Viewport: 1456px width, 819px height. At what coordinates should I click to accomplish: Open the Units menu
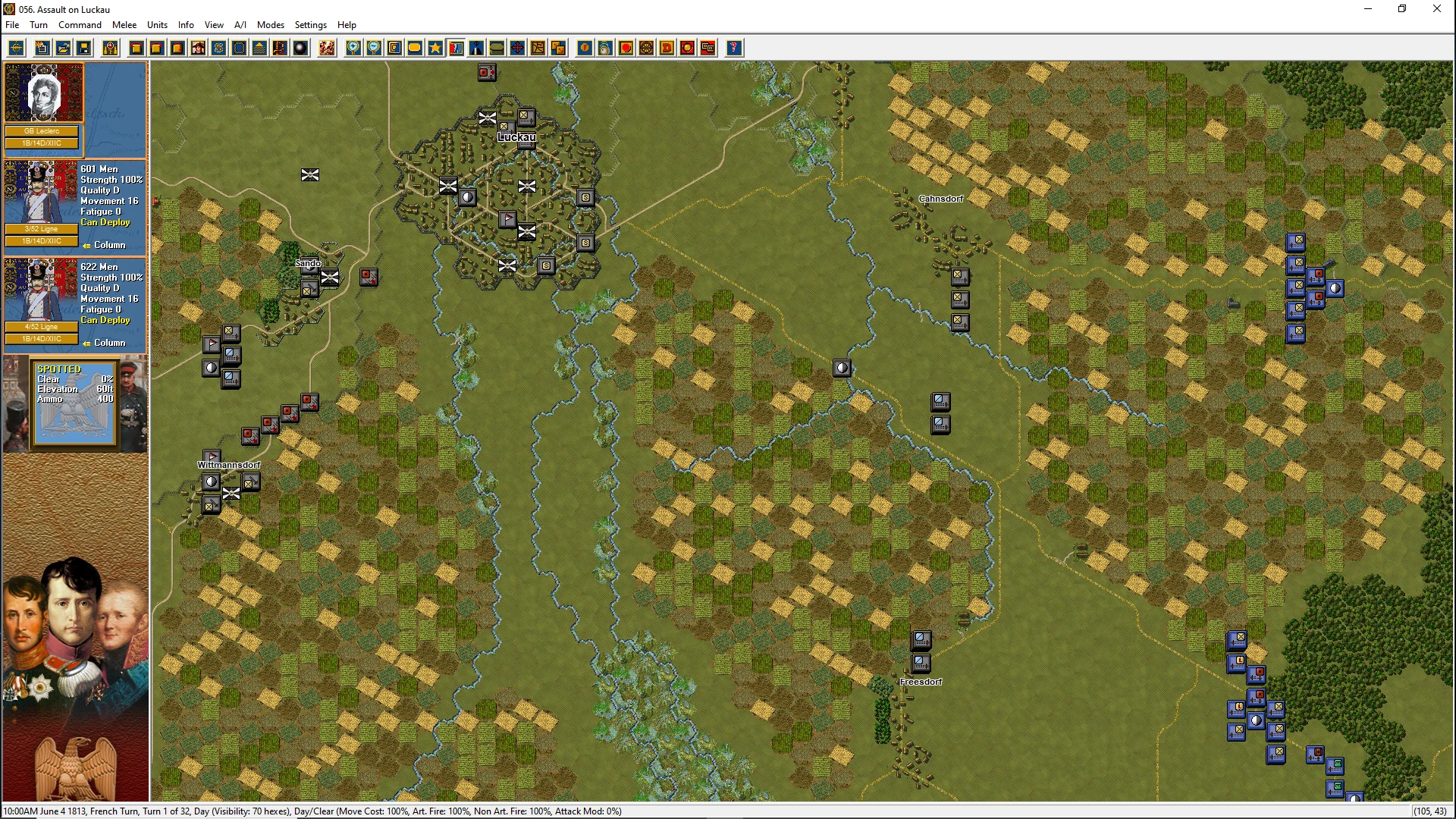[x=157, y=25]
